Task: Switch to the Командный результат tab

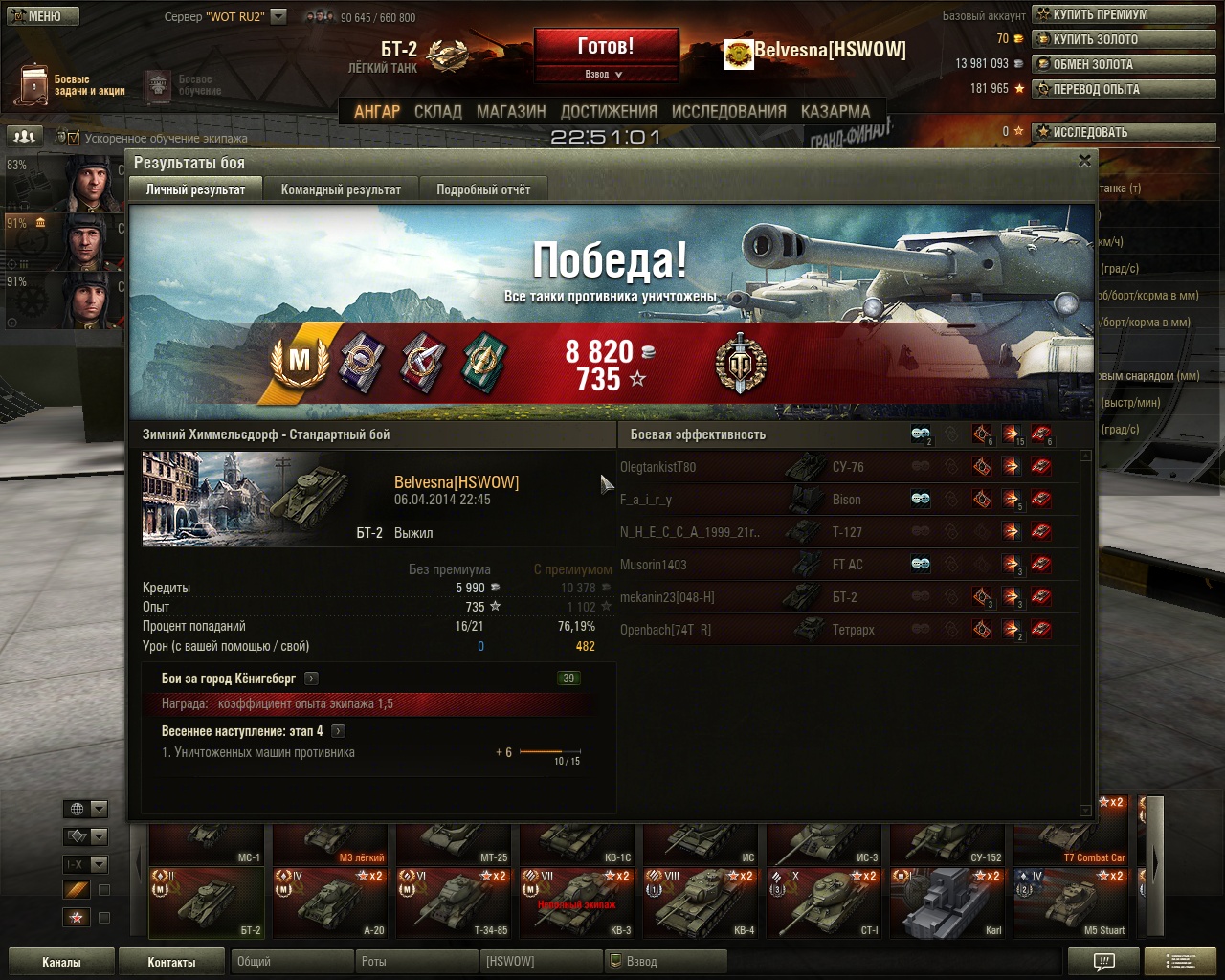Action: [x=341, y=189]
